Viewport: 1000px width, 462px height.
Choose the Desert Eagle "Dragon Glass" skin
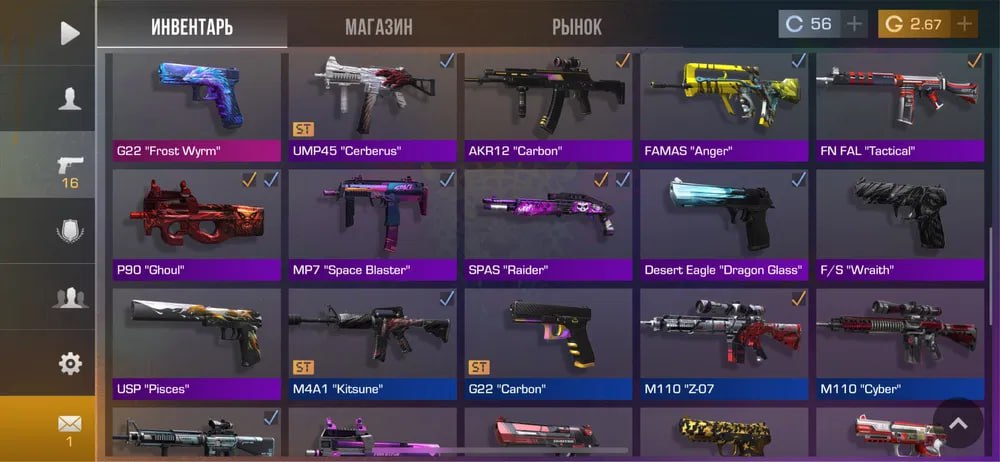click(x=724, y=225)
